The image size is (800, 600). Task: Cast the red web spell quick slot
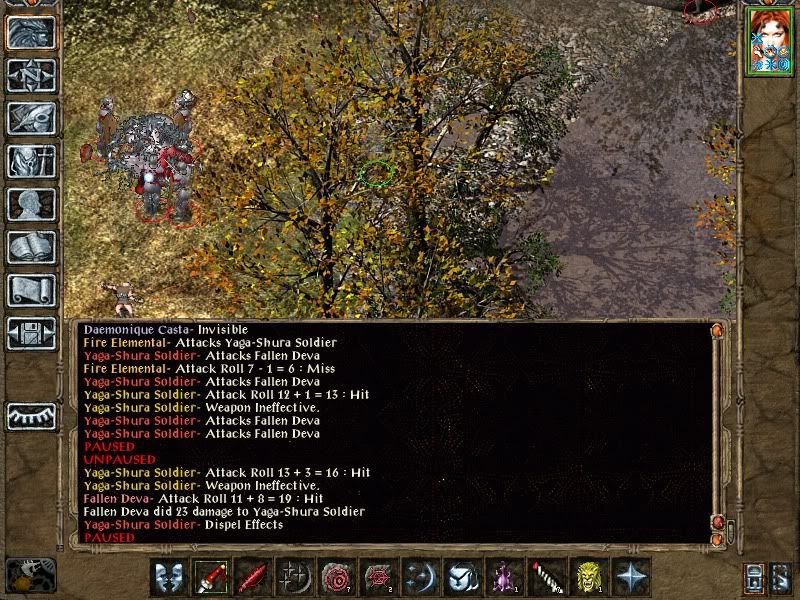[x=379, y=577]
